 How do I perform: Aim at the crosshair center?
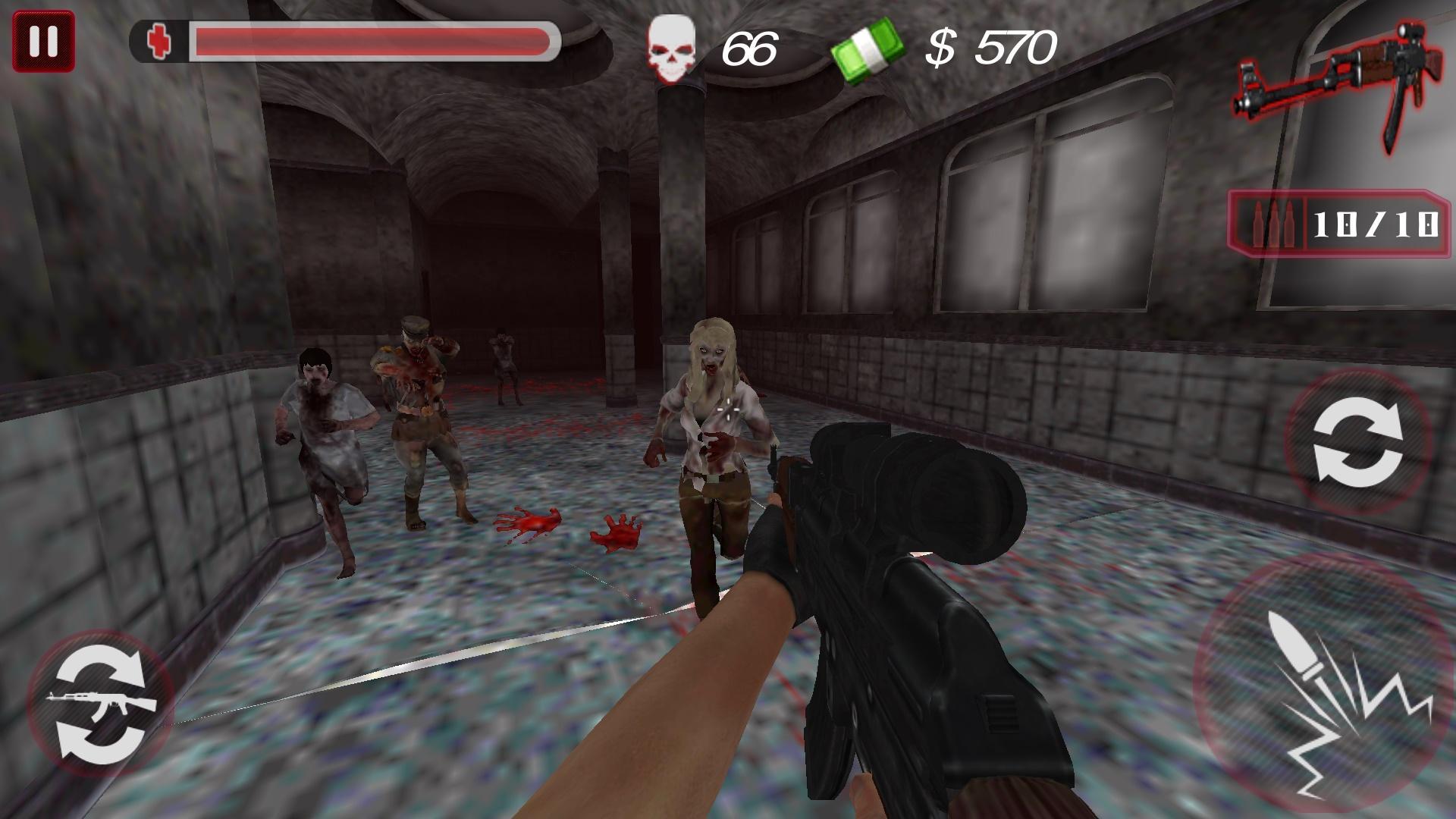[730, 409]
